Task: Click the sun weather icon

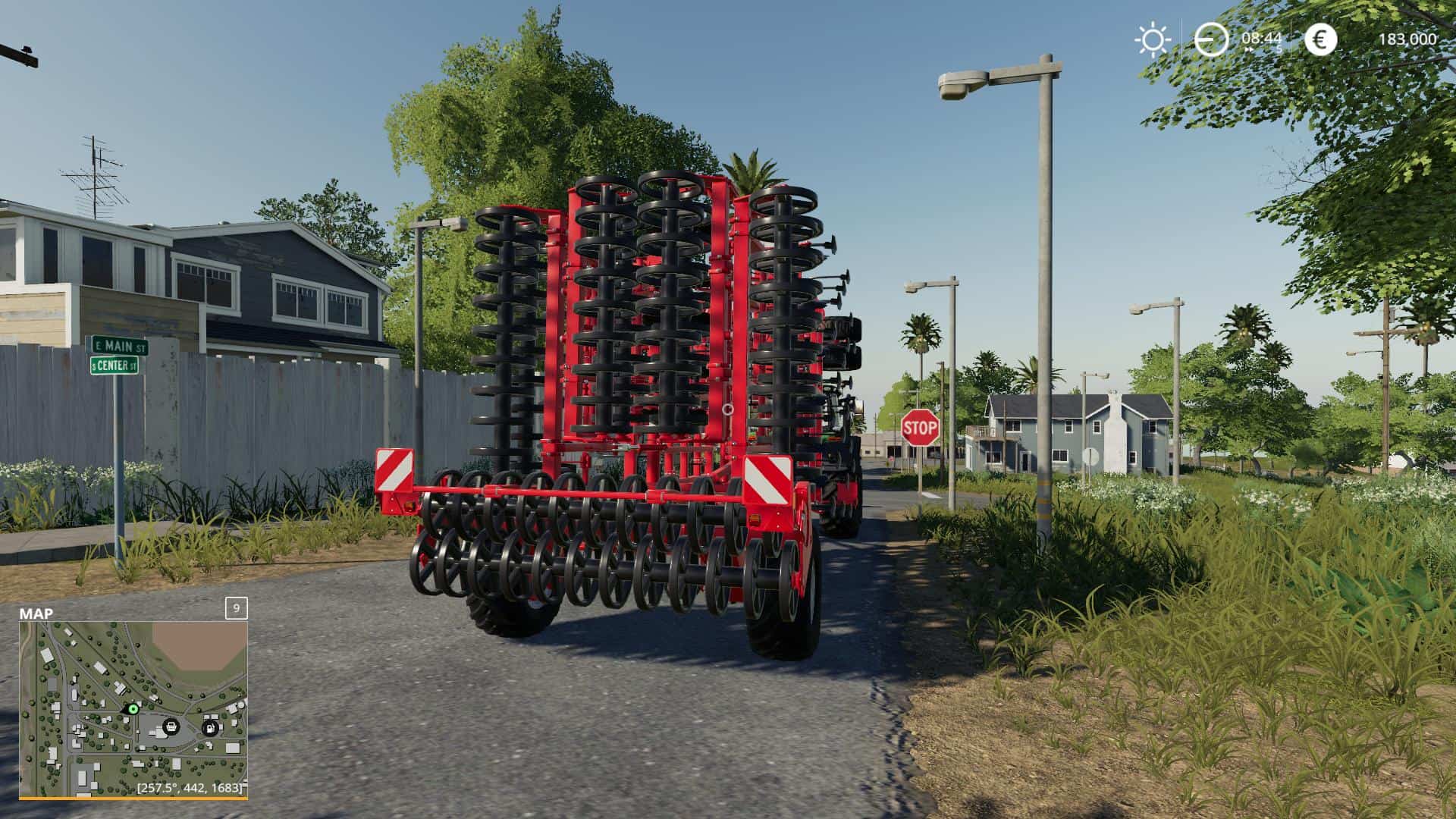Action: click(x=1152, y=39)
